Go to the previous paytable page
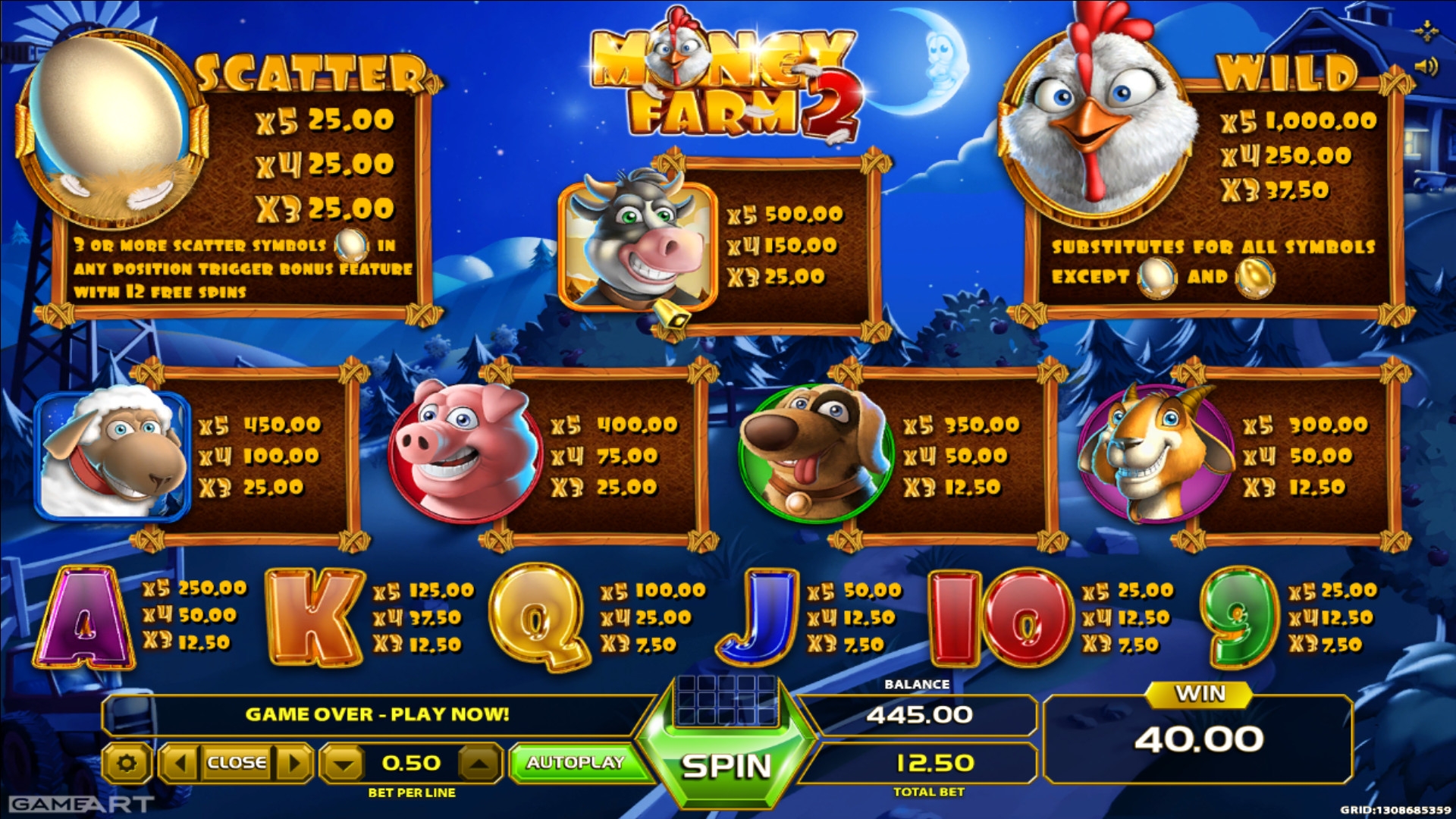The width and height of the screenshot is (1456, 819). (x=180, y=762)
